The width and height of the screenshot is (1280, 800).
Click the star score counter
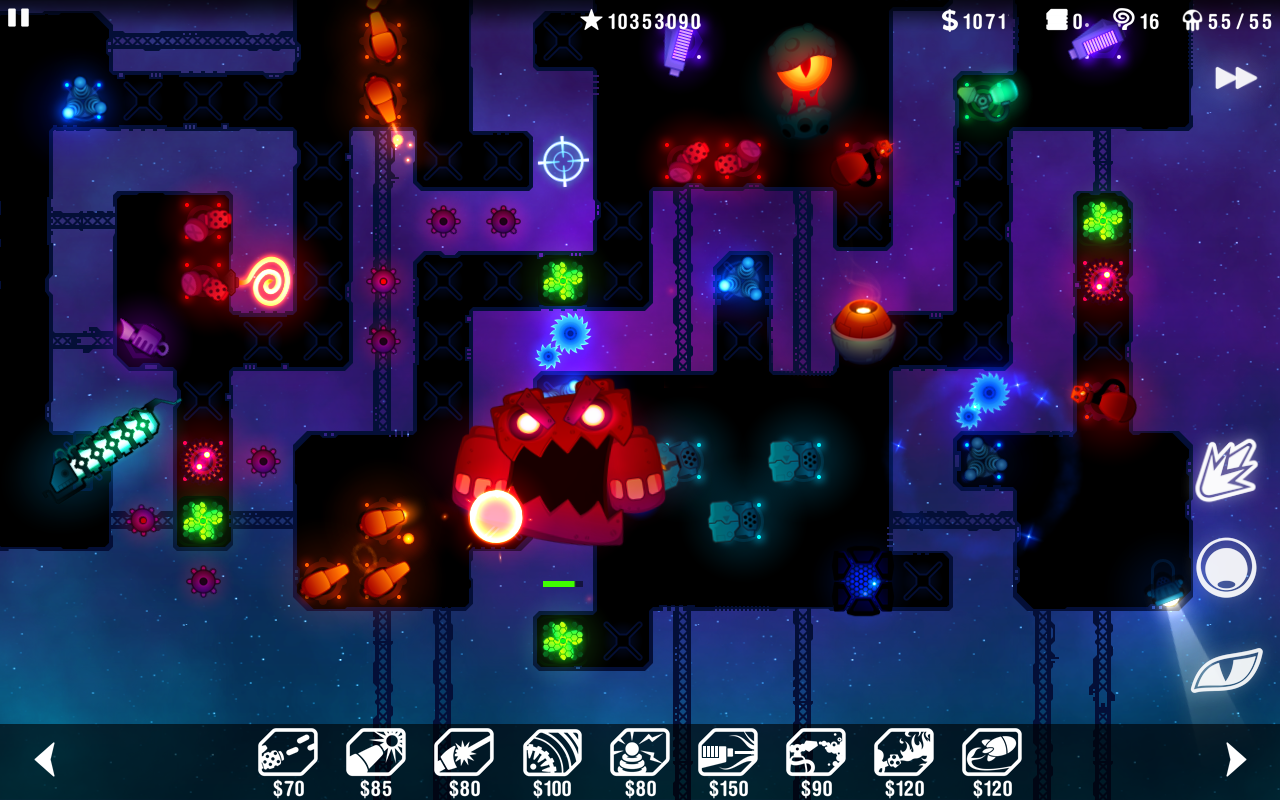click(x=640, y=21)
